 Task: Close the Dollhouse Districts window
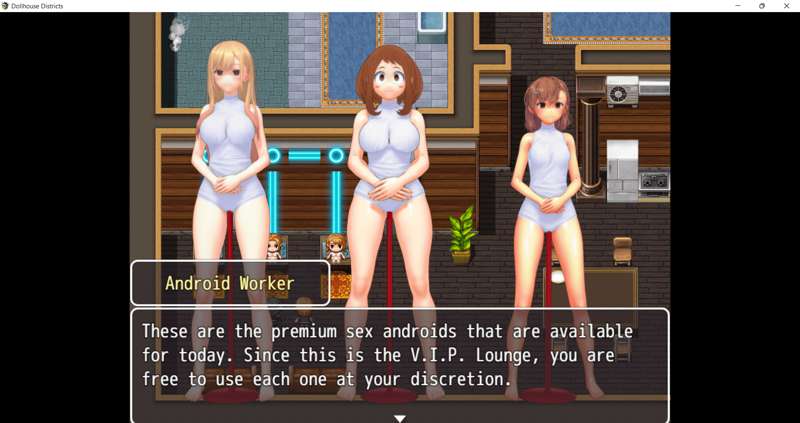786,6
